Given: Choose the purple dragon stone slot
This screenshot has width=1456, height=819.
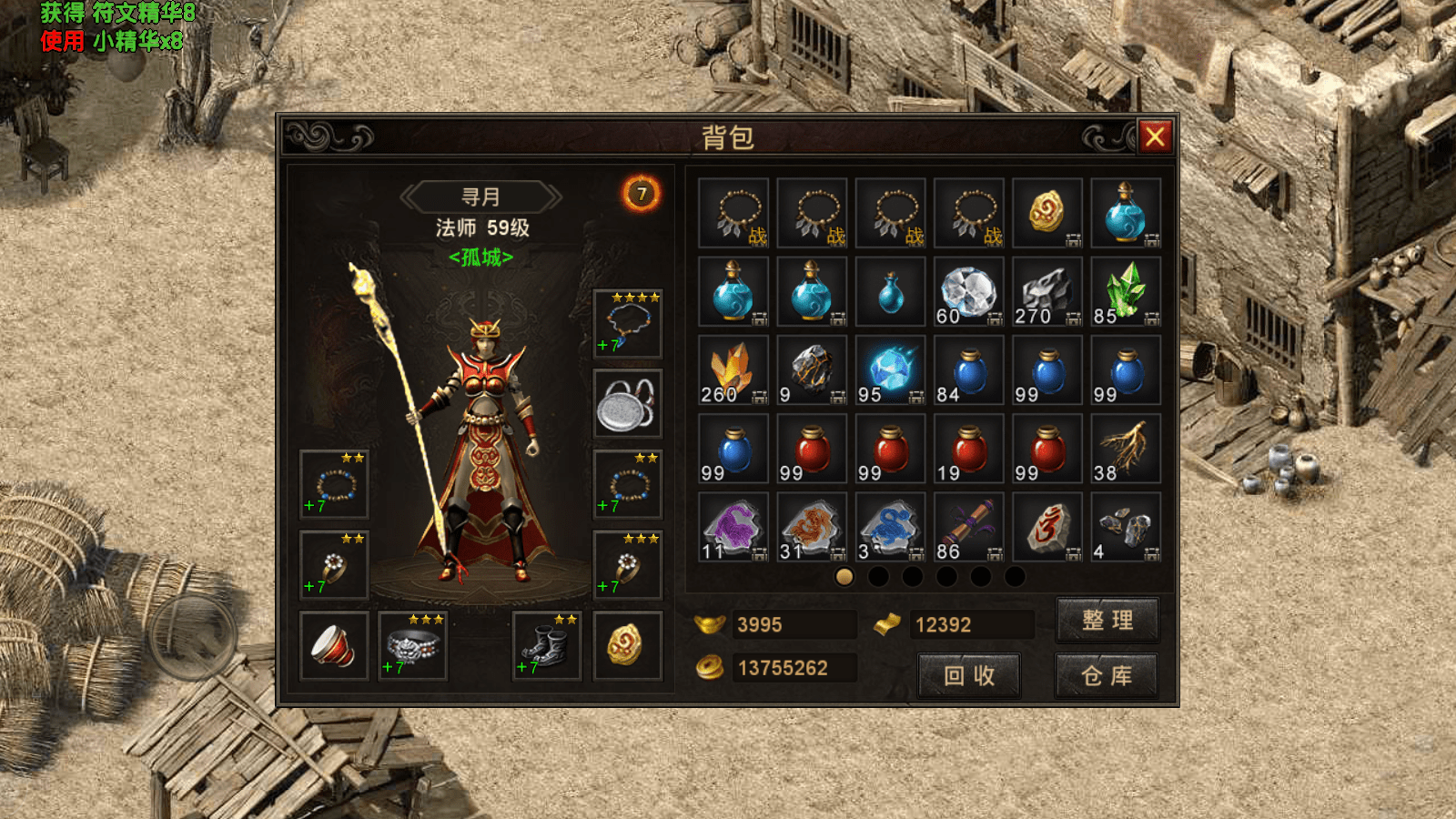Looking at the screenshot, I should click(733, 527).
